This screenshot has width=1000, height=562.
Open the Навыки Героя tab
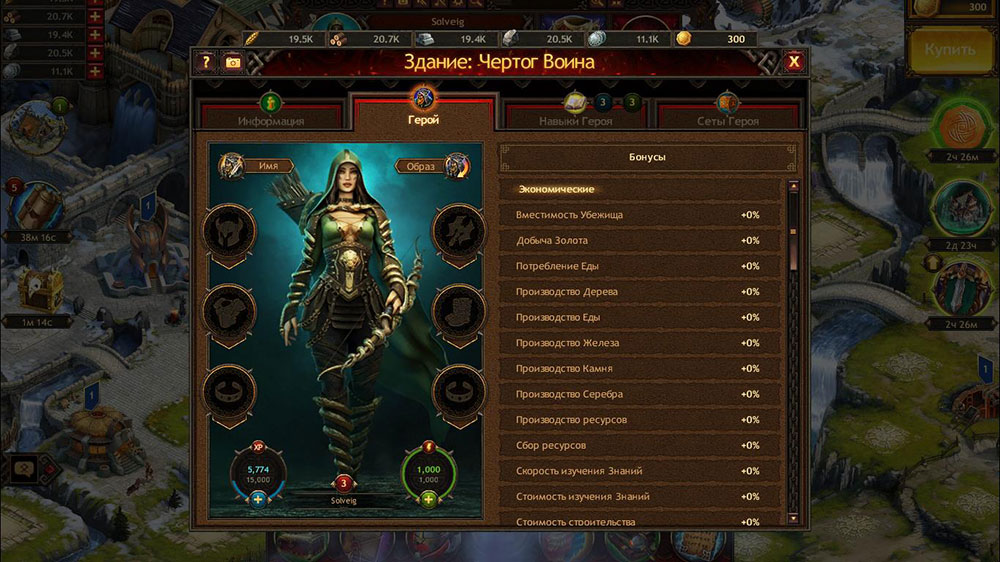574,113
